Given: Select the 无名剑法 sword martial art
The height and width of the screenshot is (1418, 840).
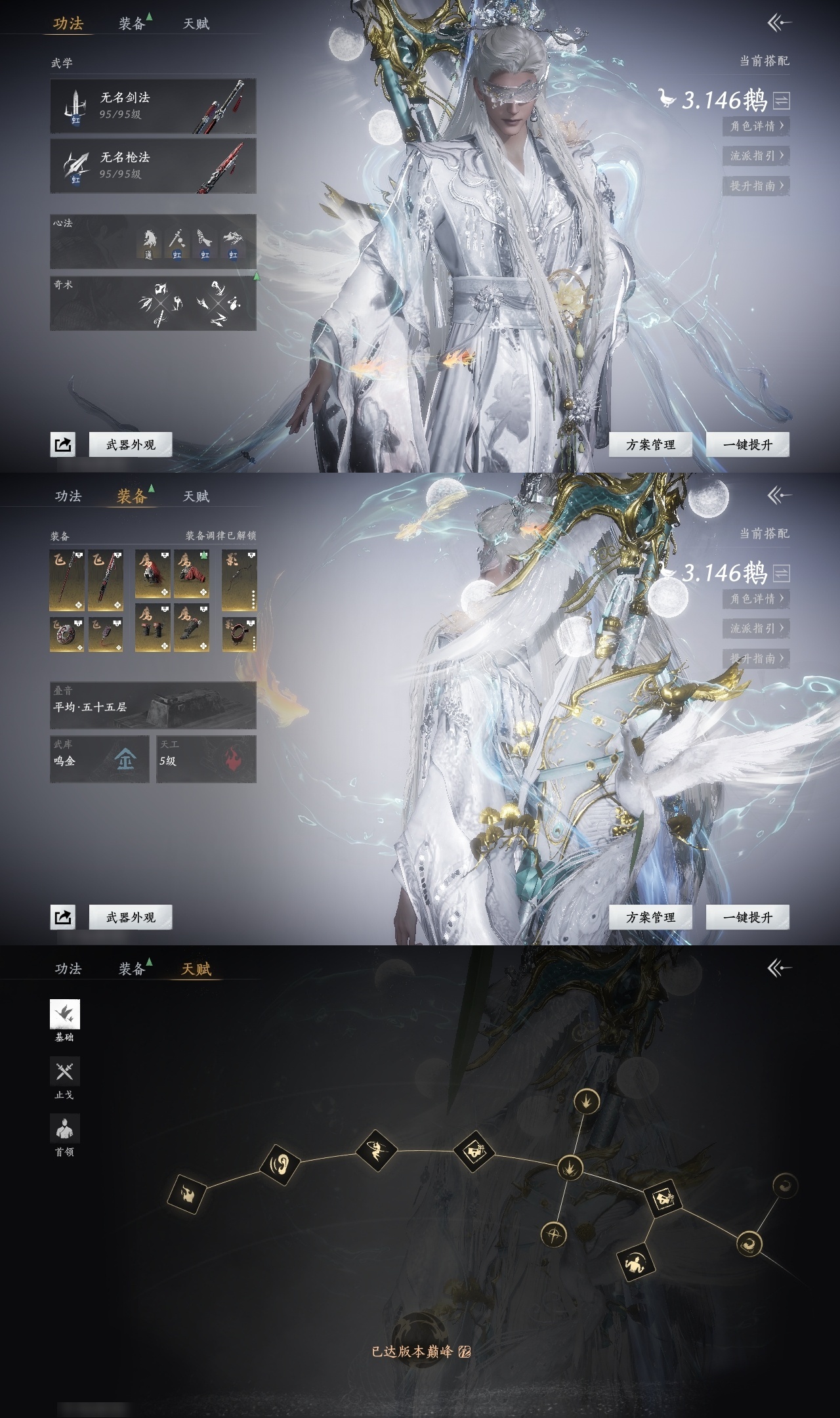Looking at the screenshot, I should pyautogui.click(x=153, y=106).
